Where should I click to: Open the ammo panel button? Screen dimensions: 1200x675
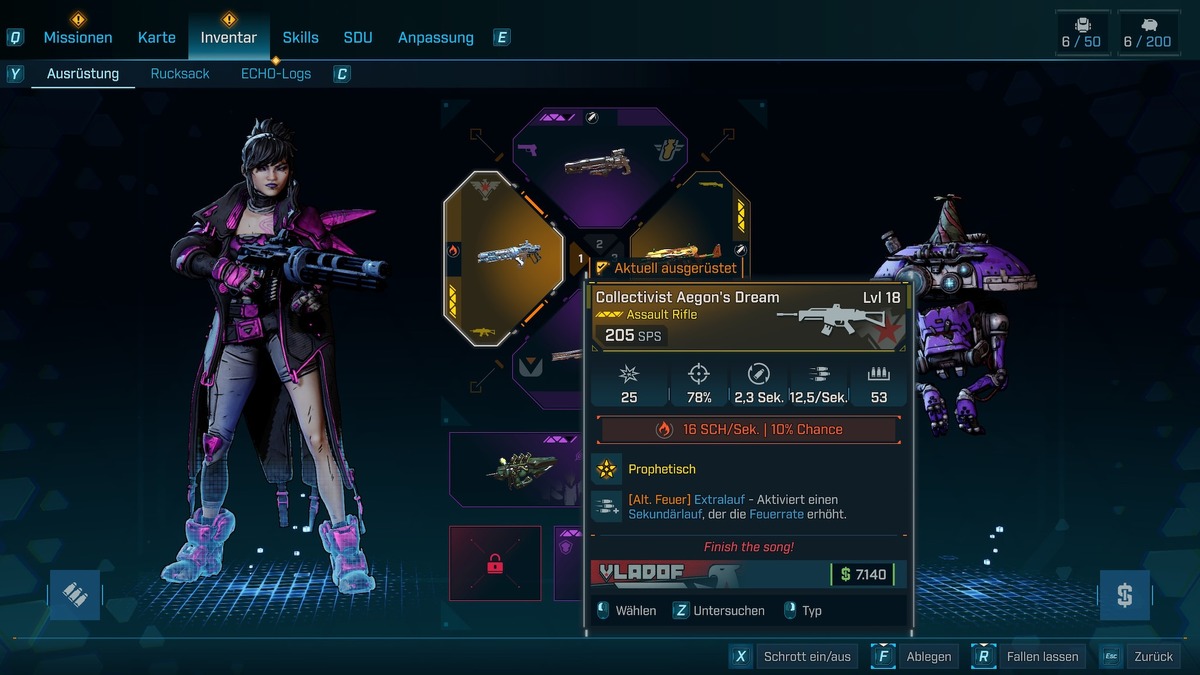coord(75,595)
